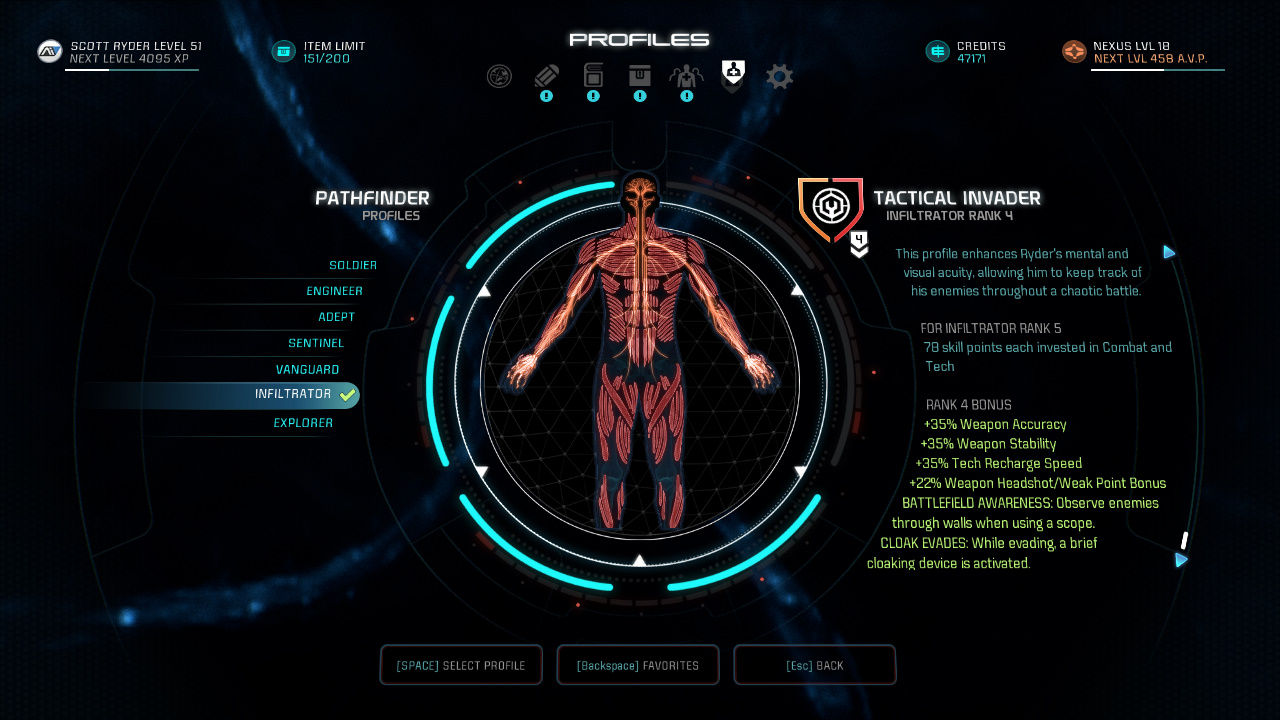Open the Inventory crate icon
The width and height of the screenshot is (1280, 720).
tap(640, 76)
